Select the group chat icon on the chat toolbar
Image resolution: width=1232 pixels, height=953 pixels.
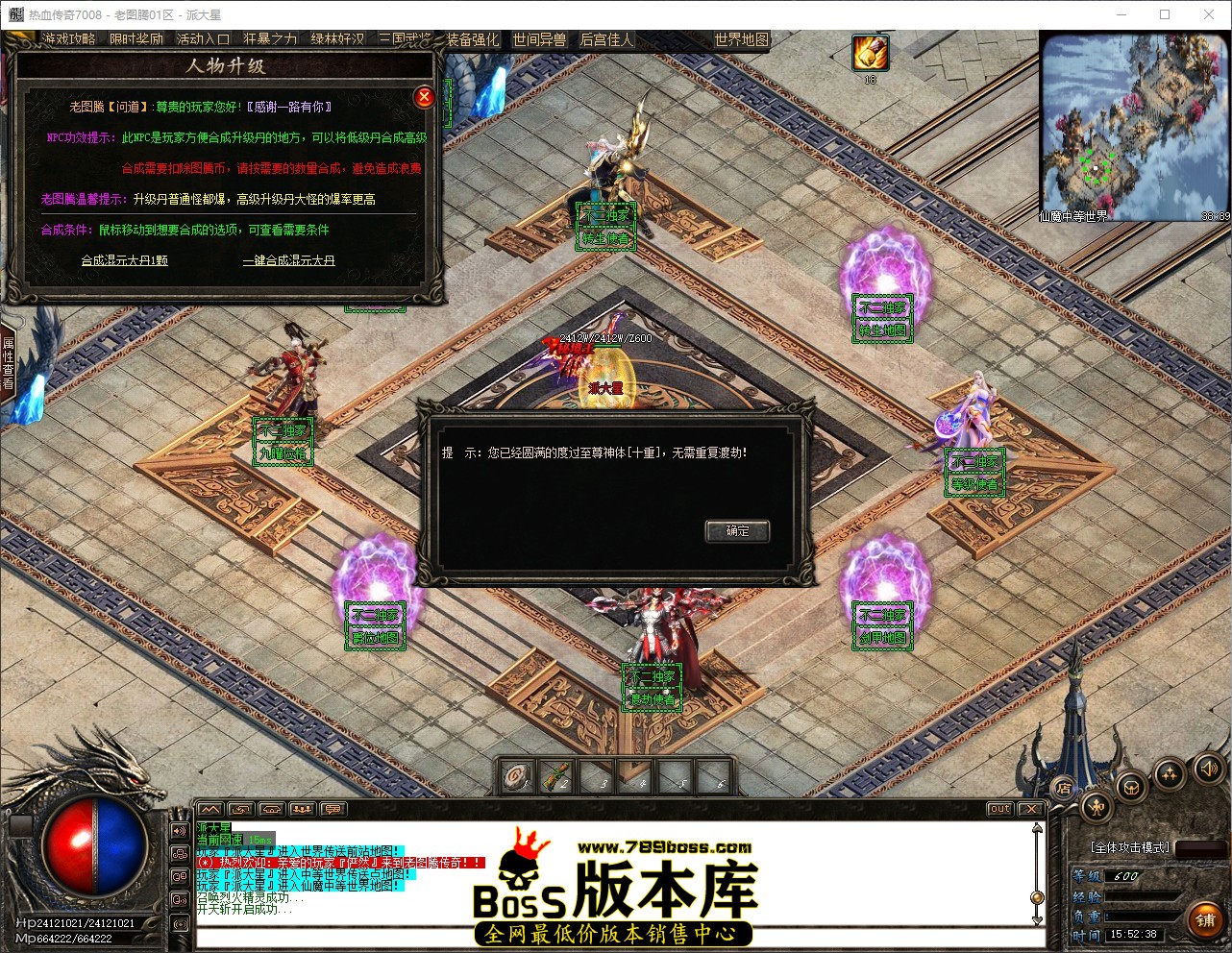click(x=301, y=809)
